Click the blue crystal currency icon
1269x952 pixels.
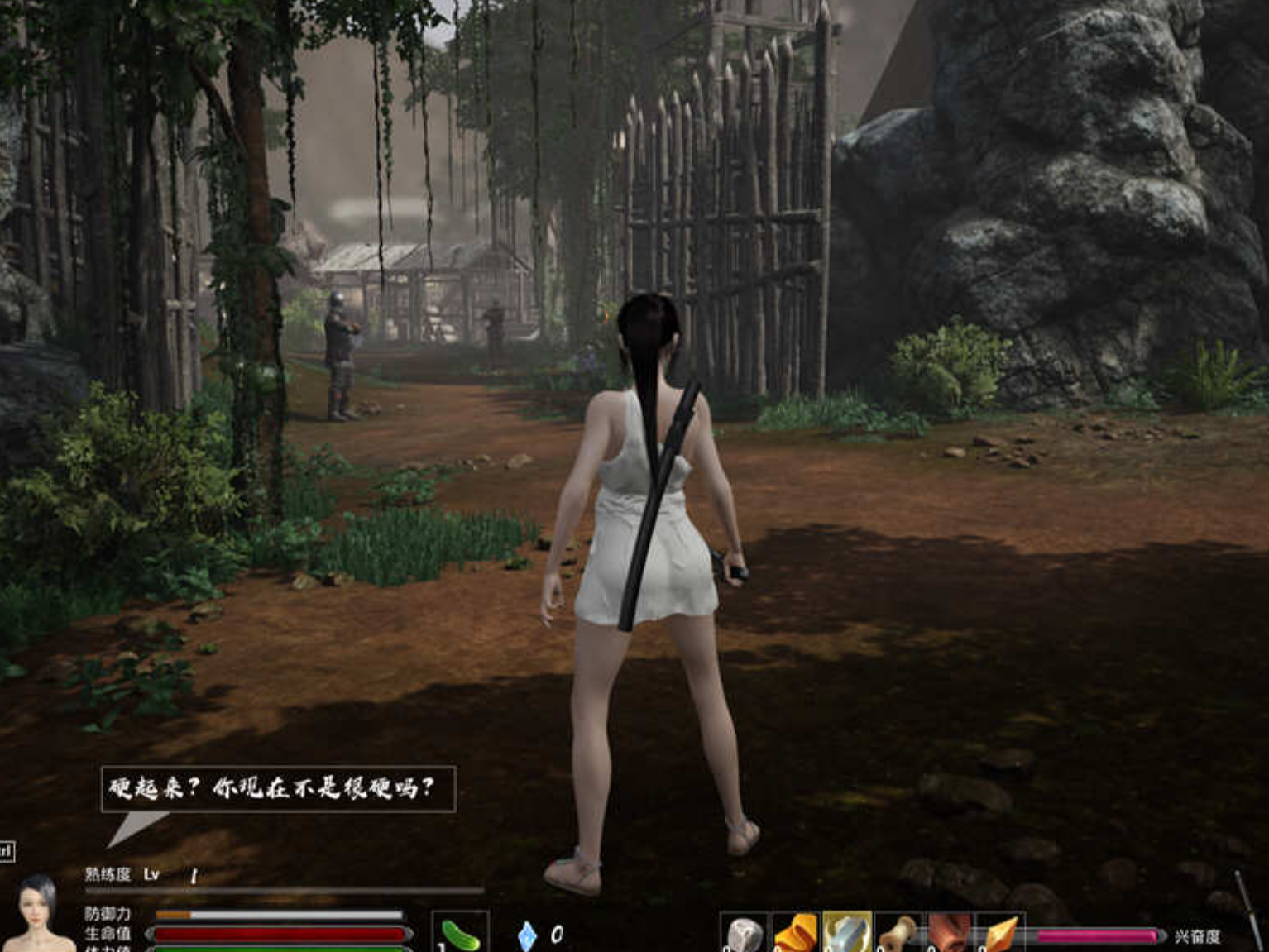527,935
